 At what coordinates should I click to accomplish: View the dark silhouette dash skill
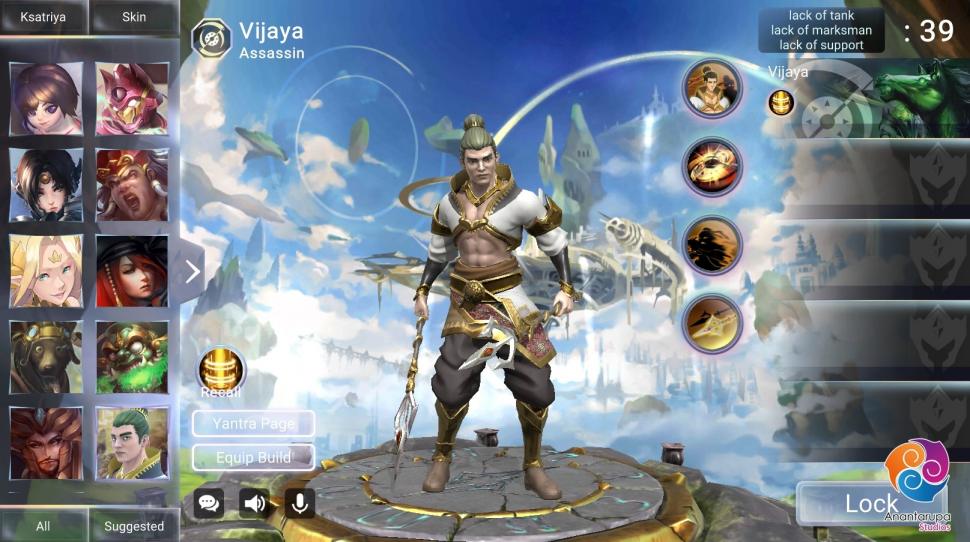point(712,245)
